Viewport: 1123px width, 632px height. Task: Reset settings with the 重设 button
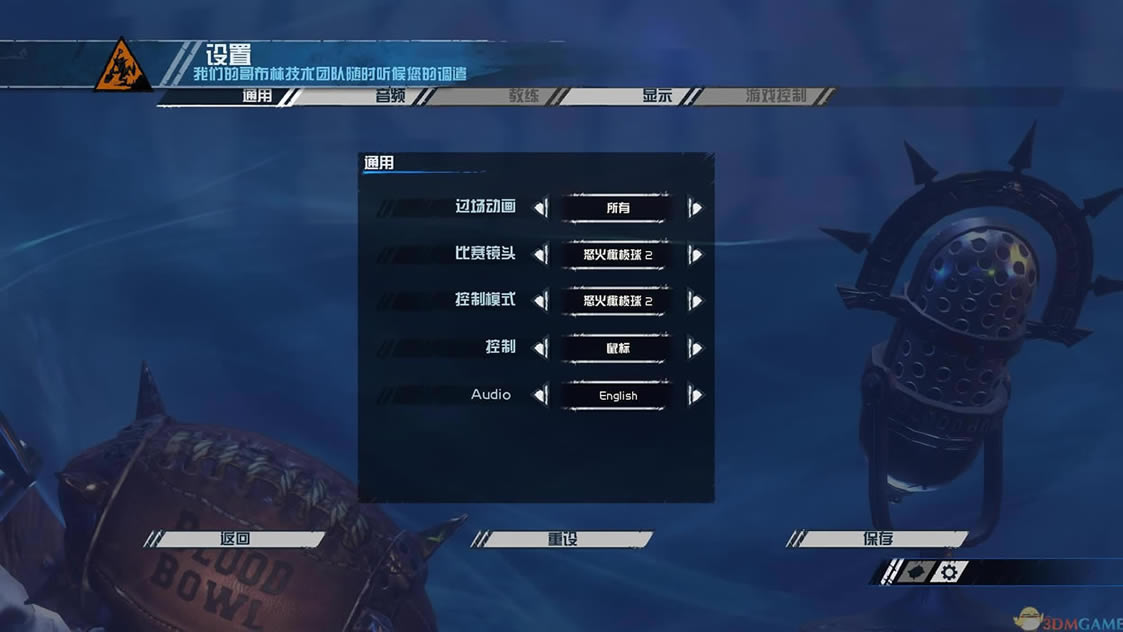point(563,539)
